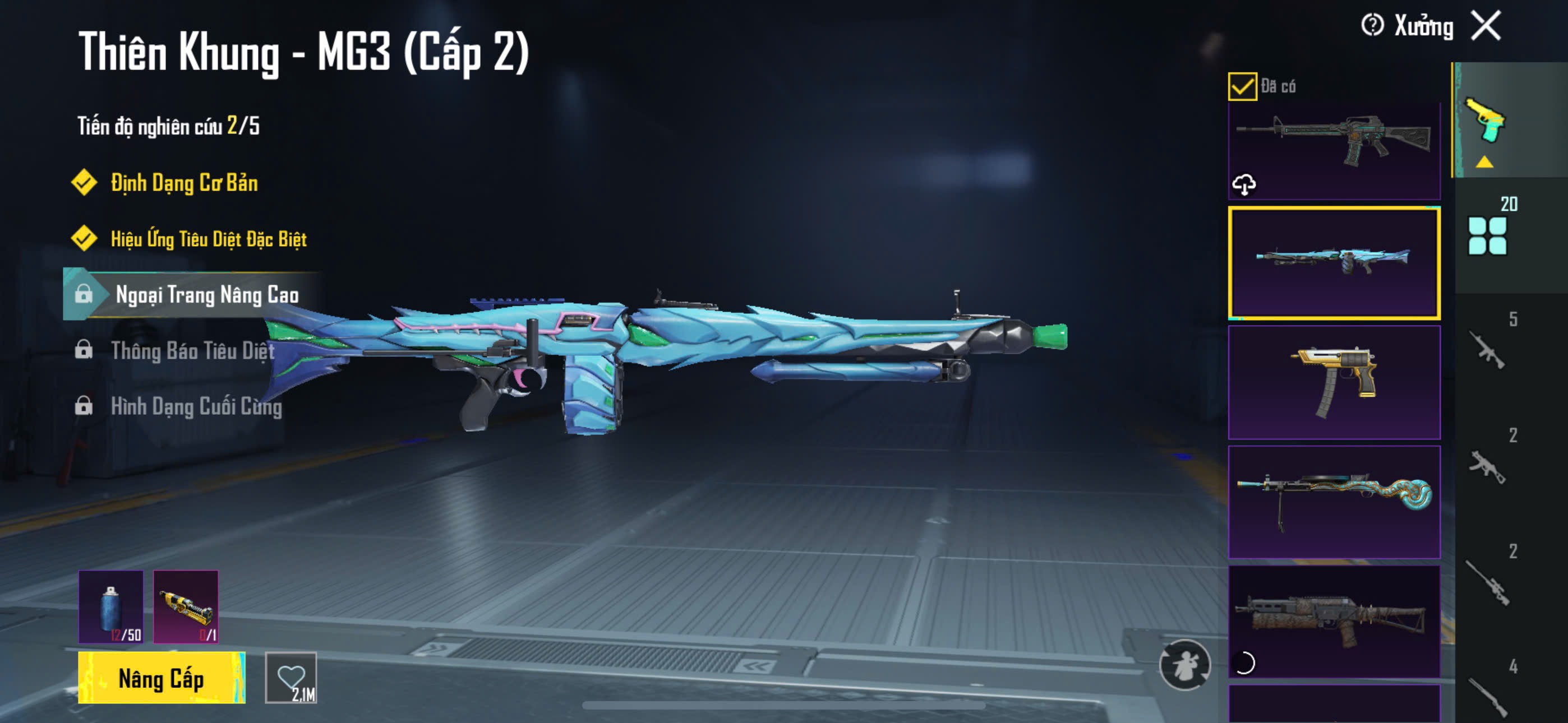Open the locked "Ngoại Trang Nâng Cao" stage

pyautogui.click(x=206, y=295)
